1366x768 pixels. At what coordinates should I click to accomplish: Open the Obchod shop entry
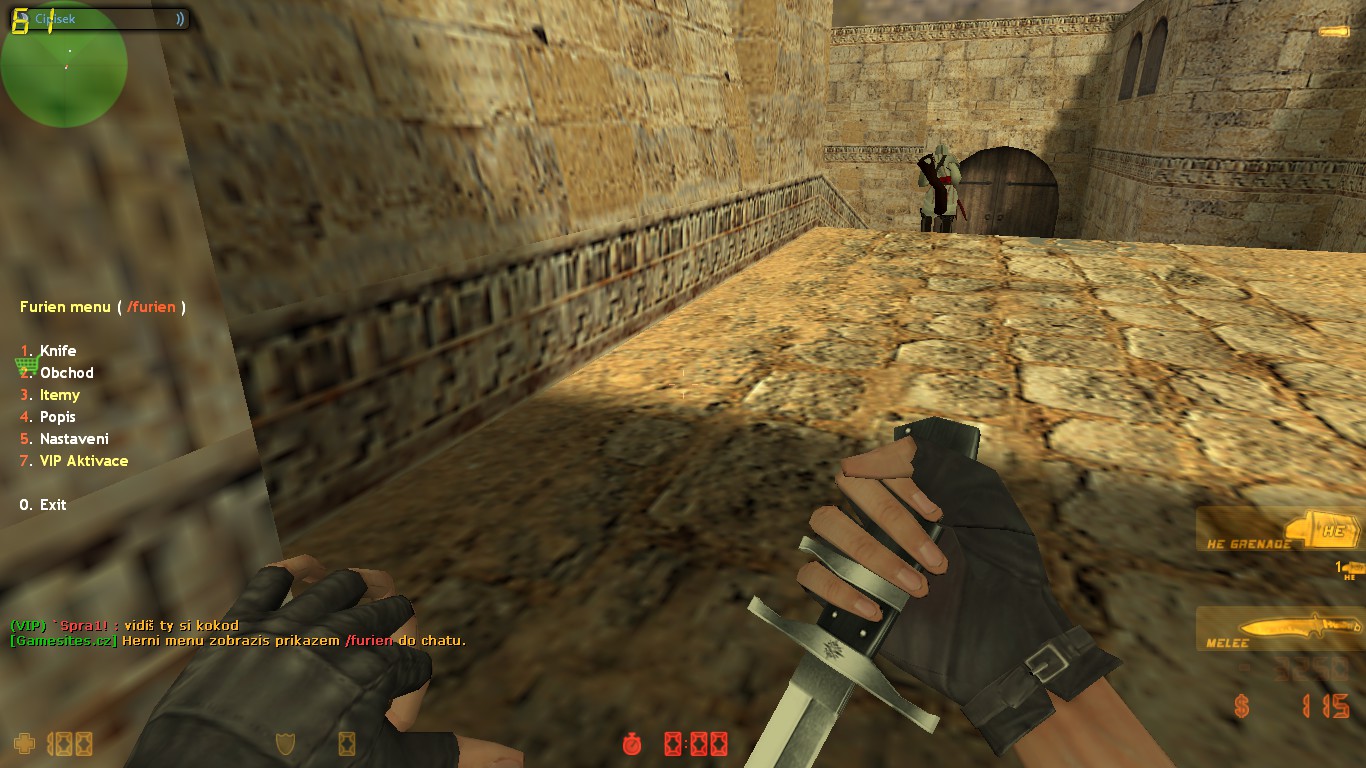tap(66, 373)
